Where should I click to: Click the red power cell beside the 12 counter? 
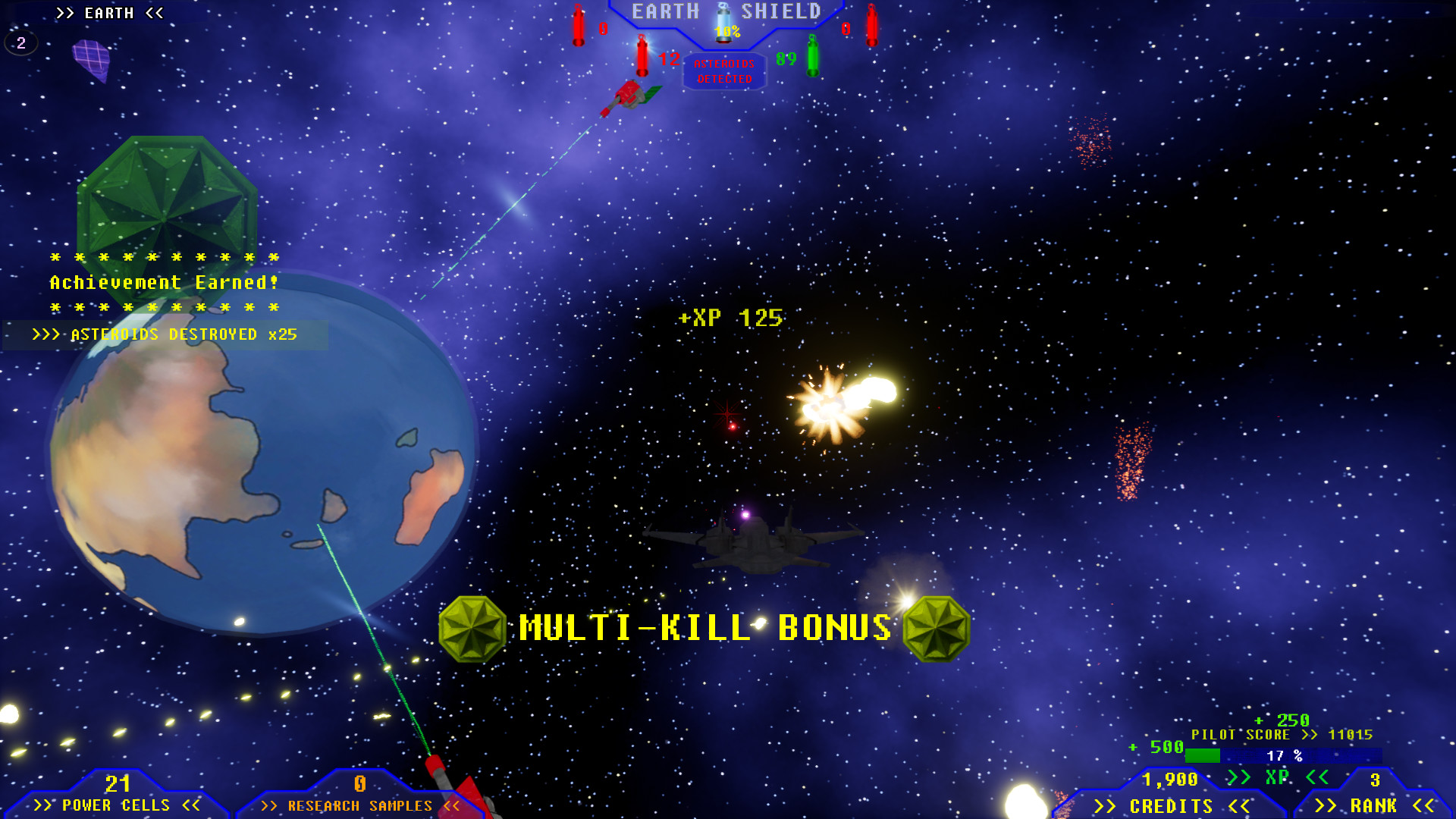pyautogui.click(x=642, y=57)
